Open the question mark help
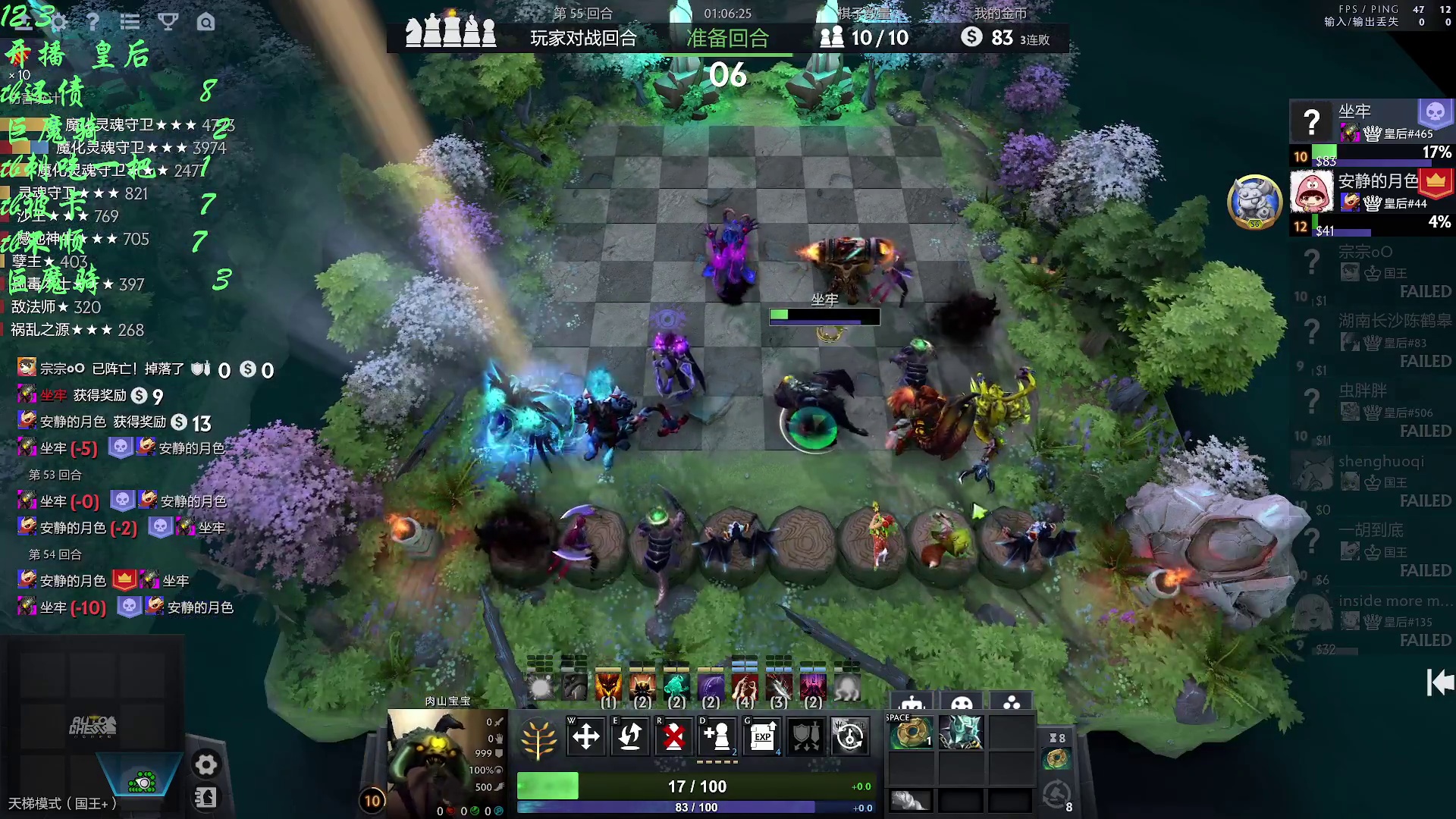 93,22
